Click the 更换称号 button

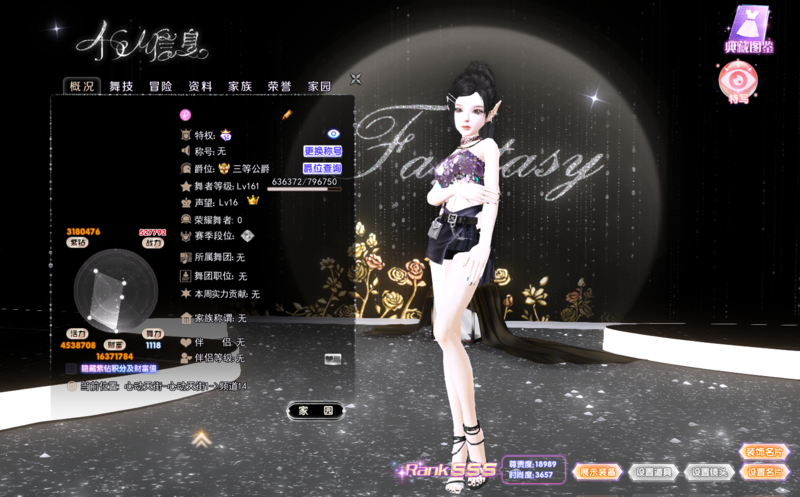point(323,151)
